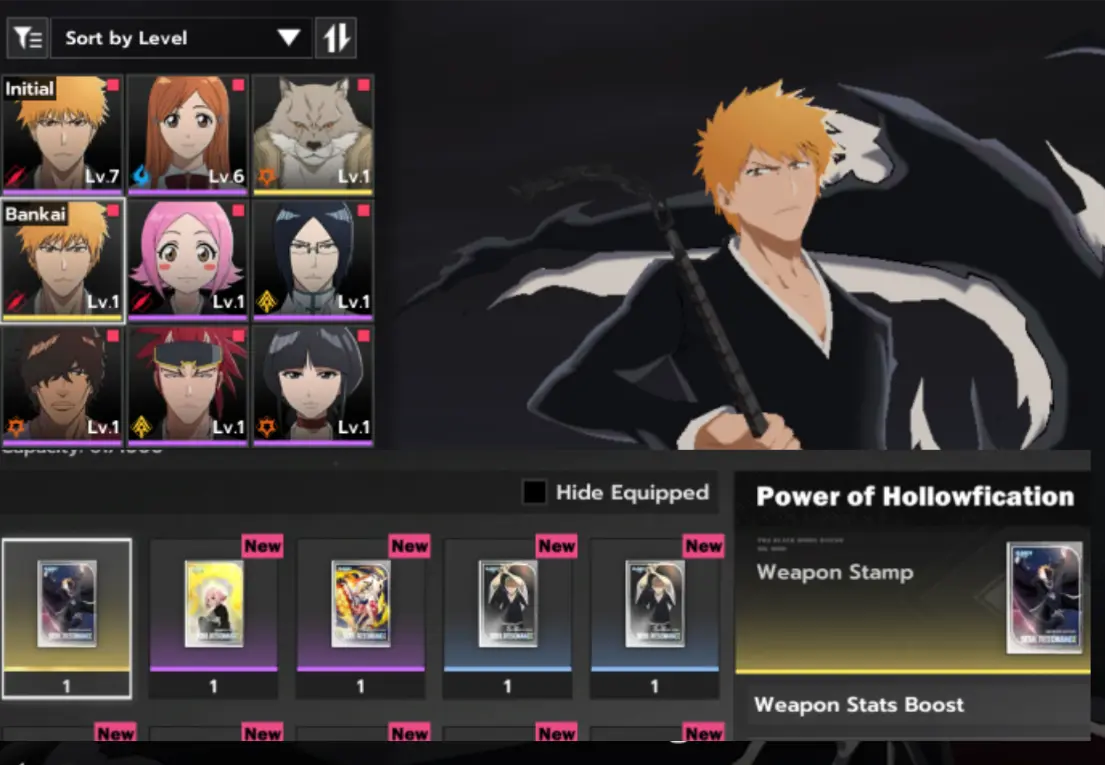Viewport: 1105px width, 765px height.
Task: Toggle the sort order arrows button
Action: [336, 38]
